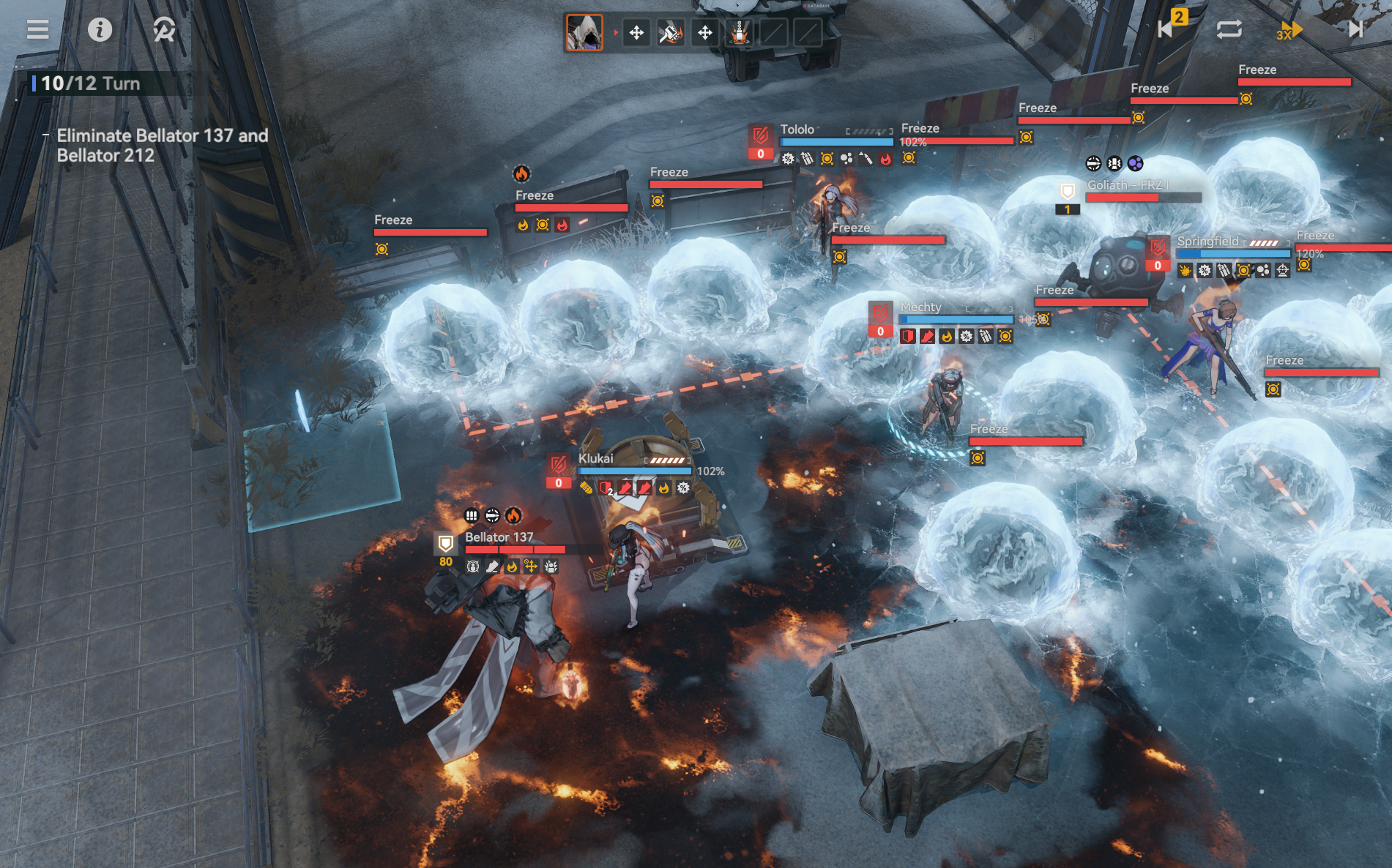
Task: Open the hamburger main menu
Action: click(38, 29)
